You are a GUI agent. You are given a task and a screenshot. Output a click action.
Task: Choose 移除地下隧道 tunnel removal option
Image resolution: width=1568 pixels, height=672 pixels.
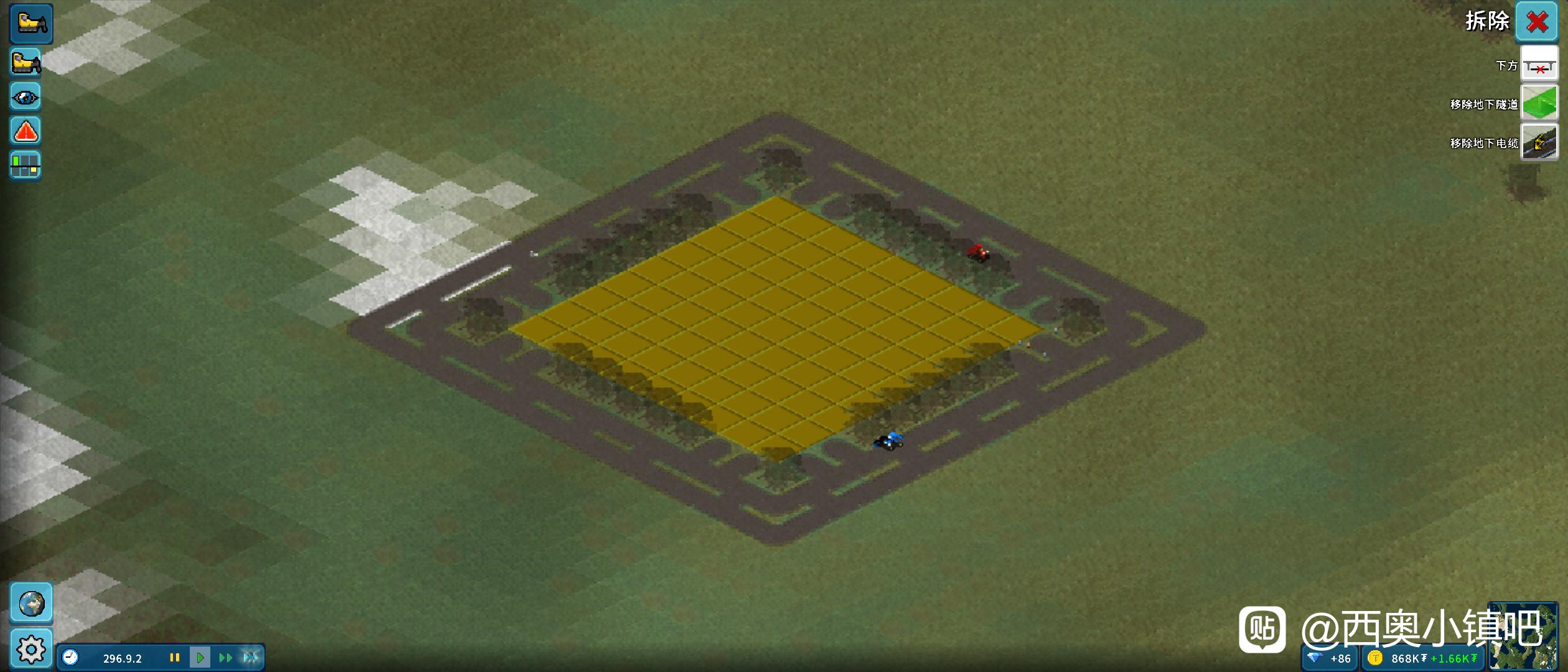(1539, 103)
